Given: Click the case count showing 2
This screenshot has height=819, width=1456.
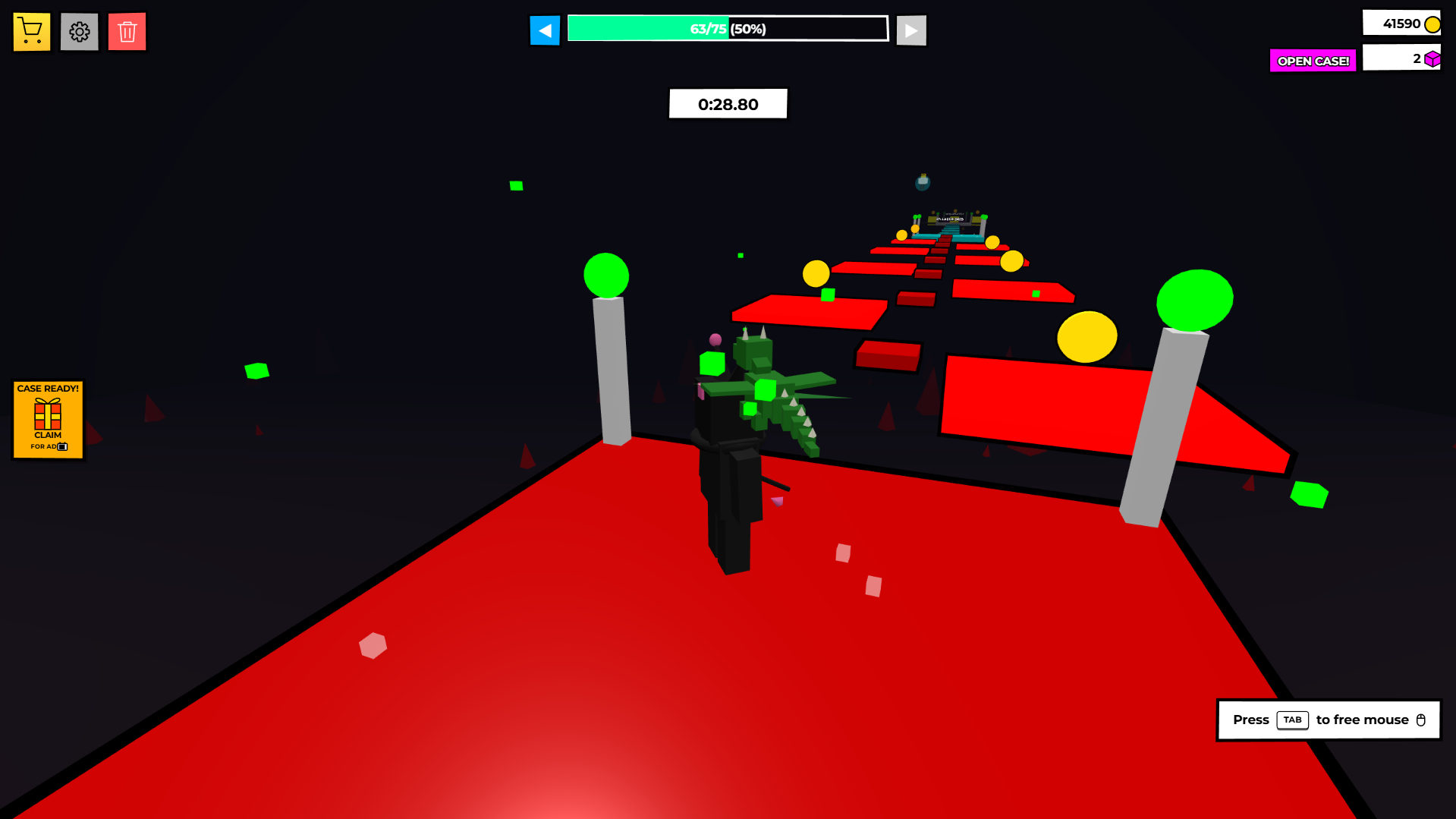Looking at the screenshot, I should (x=1401, y=58).
